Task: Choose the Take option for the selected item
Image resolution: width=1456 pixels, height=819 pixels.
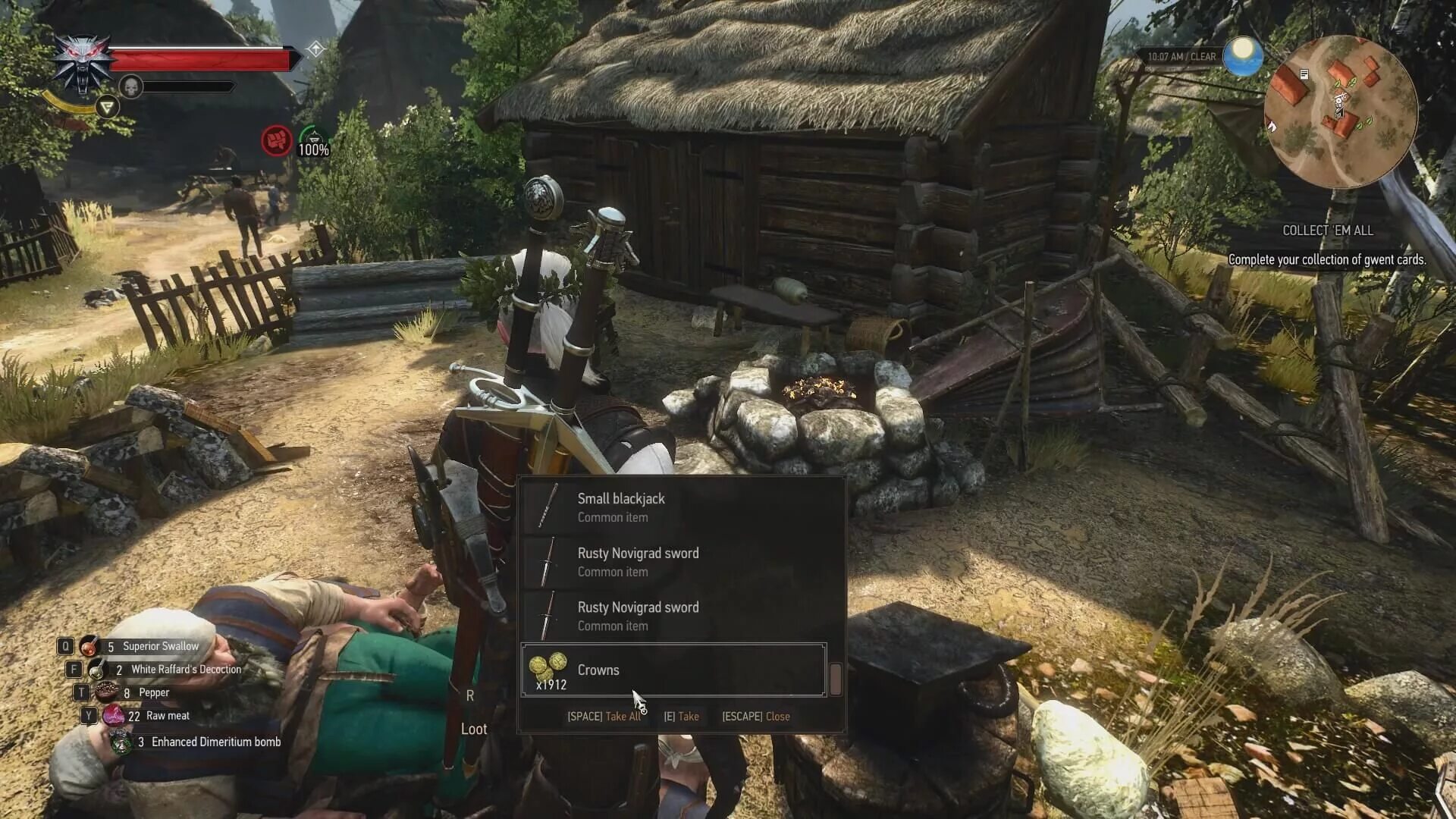Action: (682, 717)
